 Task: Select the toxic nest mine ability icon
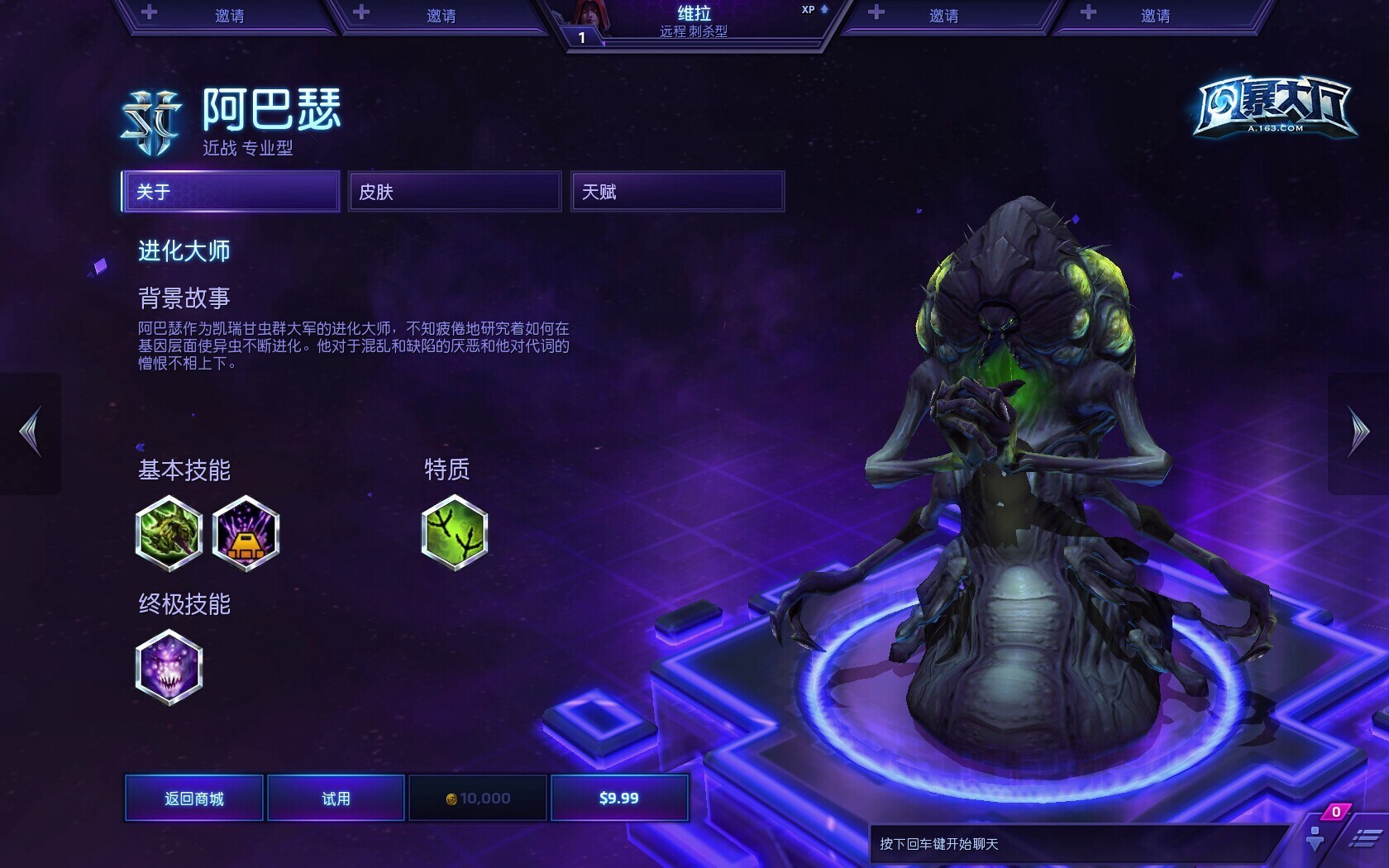coord(246,533)
